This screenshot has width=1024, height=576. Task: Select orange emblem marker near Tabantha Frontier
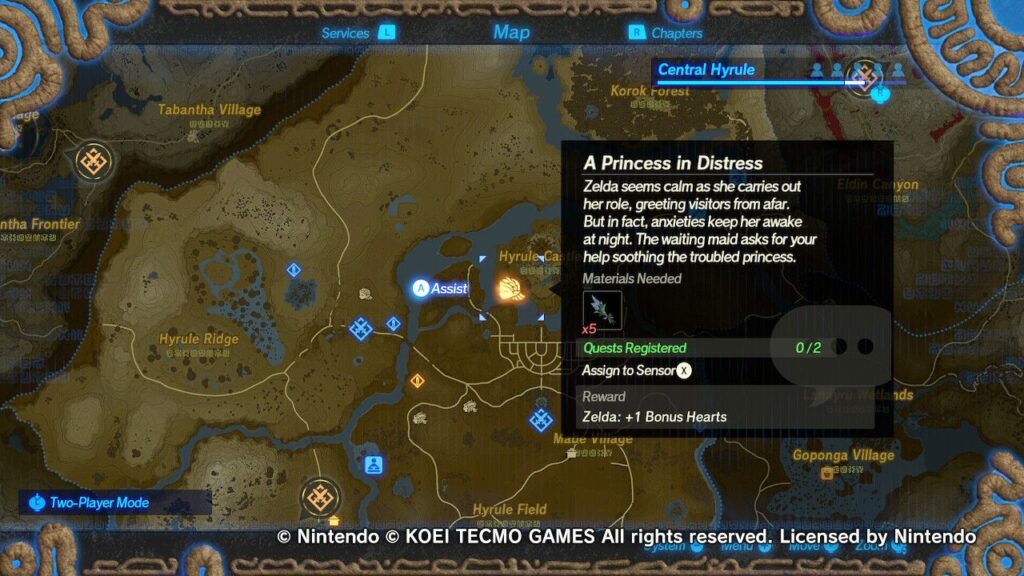pyautogui.click(x=95, y=159)
